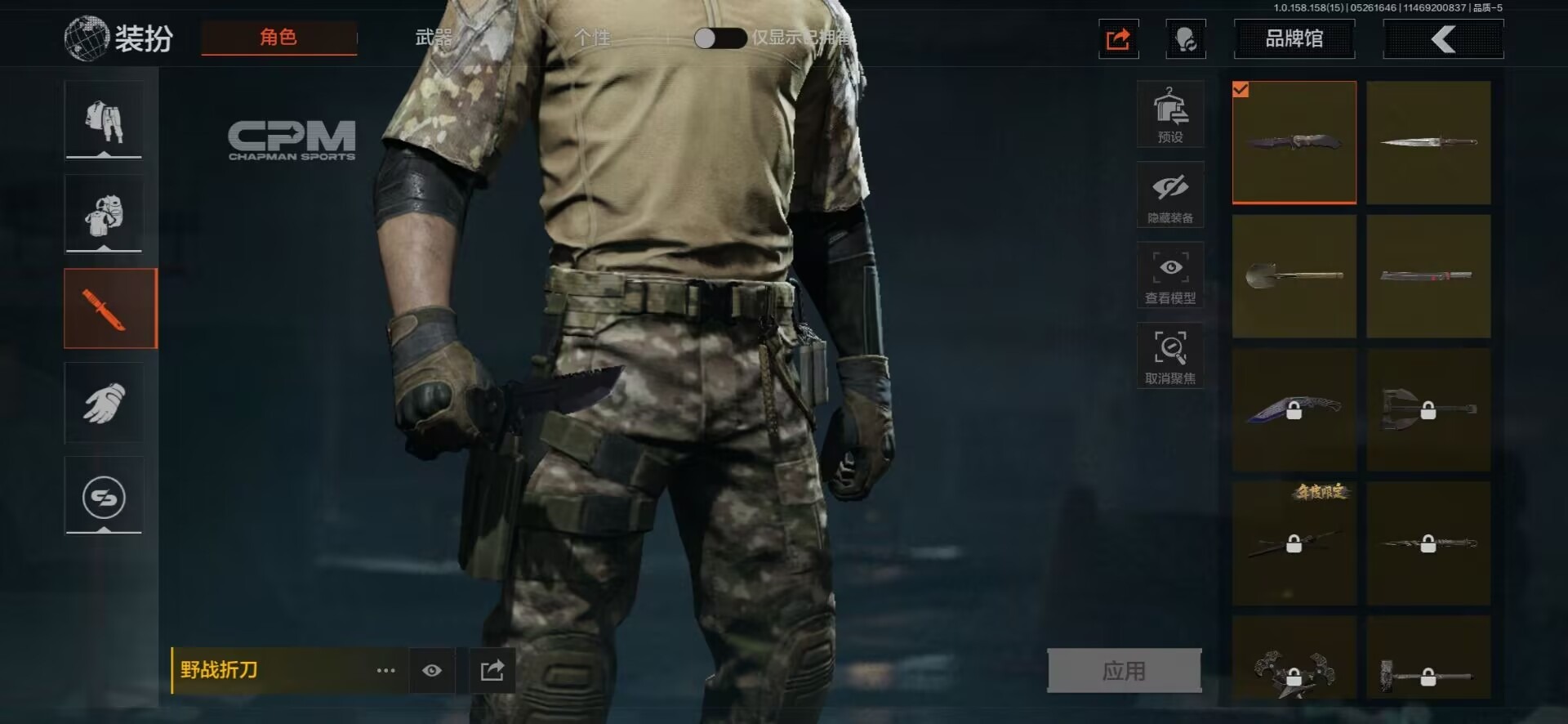Toggle 隐藏装备 hide equipment
This screenshot has width=1568, height=724.
pyautogui.click(x=1170, y=194)
